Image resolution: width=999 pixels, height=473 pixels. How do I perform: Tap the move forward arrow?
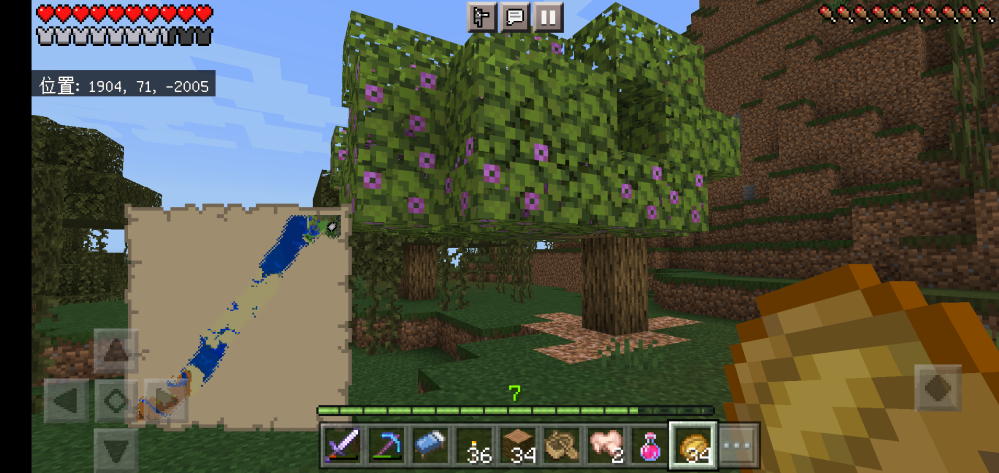[116, 352]
